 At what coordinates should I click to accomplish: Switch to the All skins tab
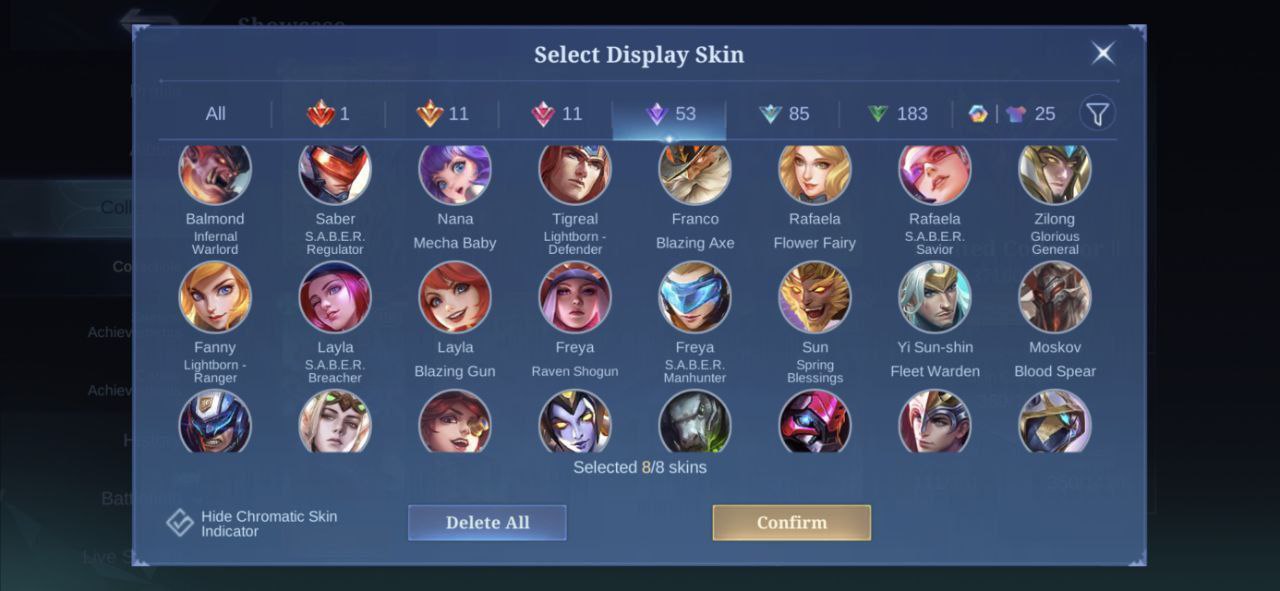(215, 114)
